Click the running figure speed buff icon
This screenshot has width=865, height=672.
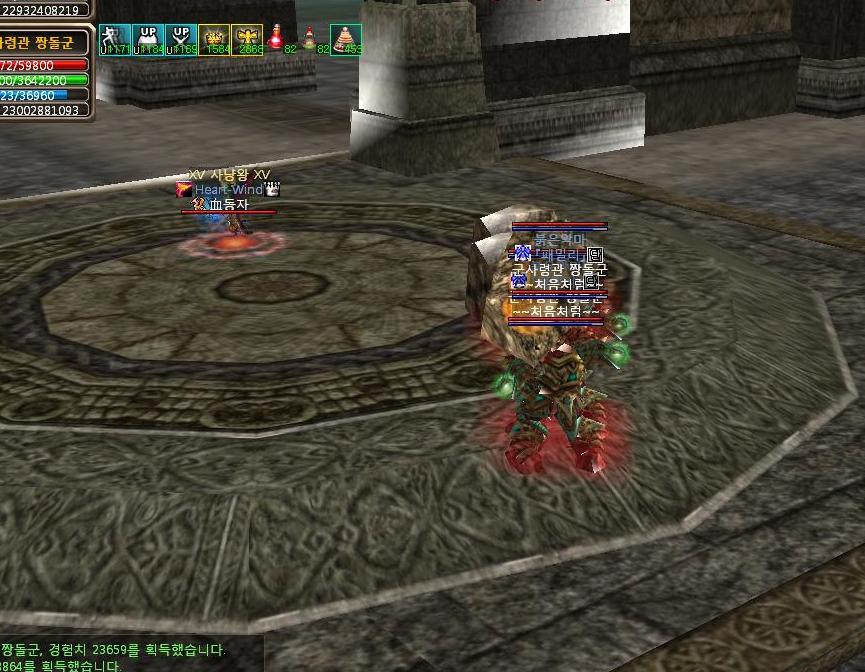(x=114, y=39)
